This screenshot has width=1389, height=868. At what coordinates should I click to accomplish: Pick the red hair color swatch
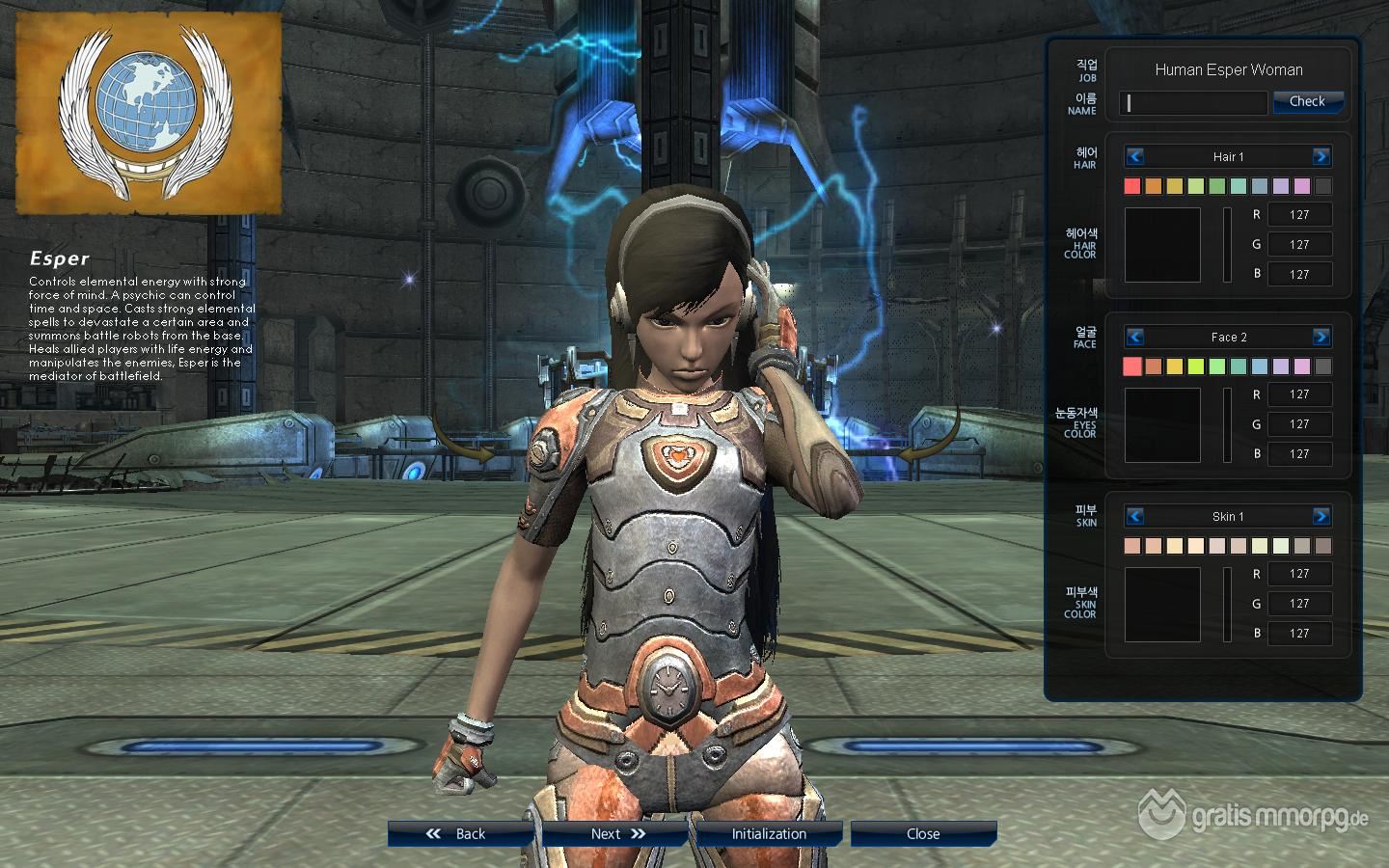[x=1132, y=186]
